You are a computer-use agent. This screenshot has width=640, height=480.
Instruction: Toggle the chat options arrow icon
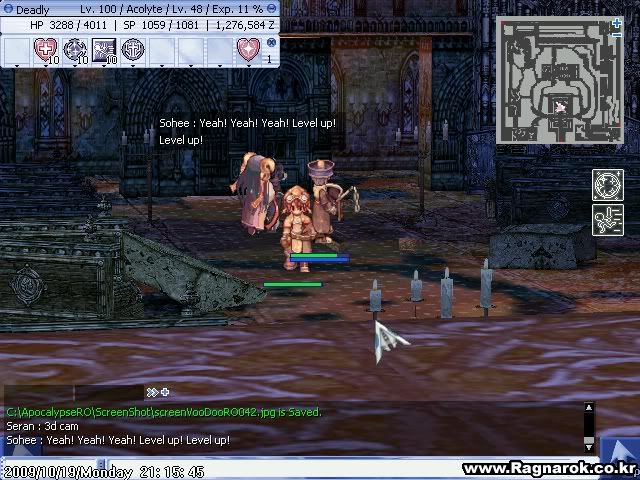152,392
